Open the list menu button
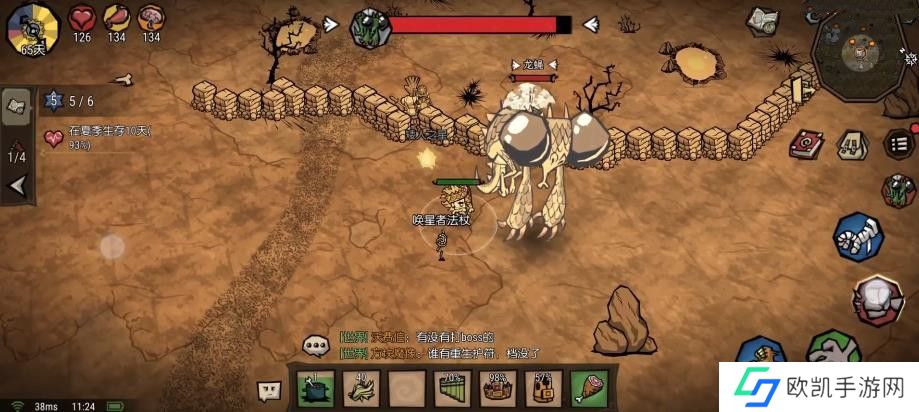919x412 pixels. tap(898, 142)
